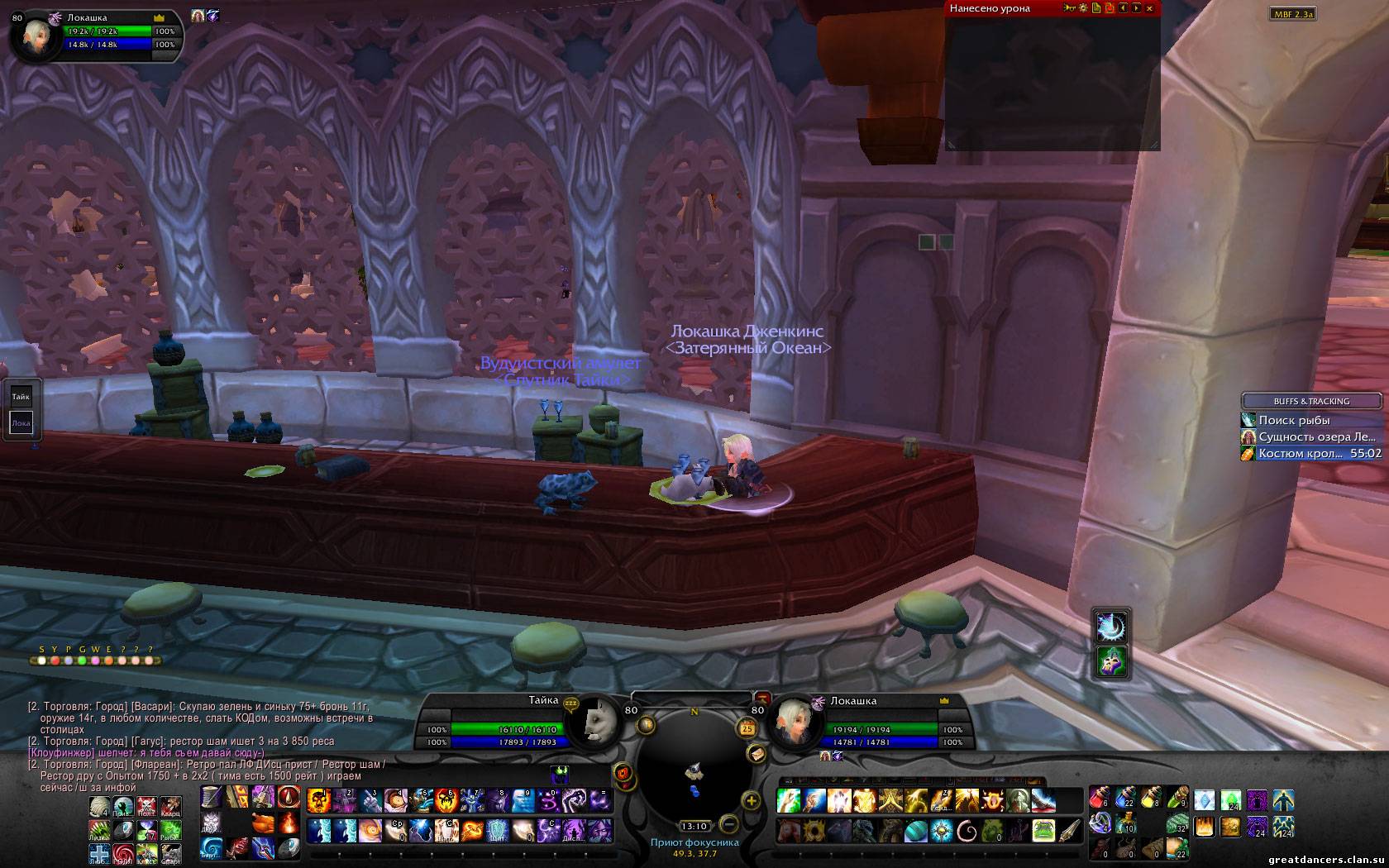Viewport: 1389px width, 868px height.
Task: Activate the flaming skull ability in slot 1
Action: 319,800
